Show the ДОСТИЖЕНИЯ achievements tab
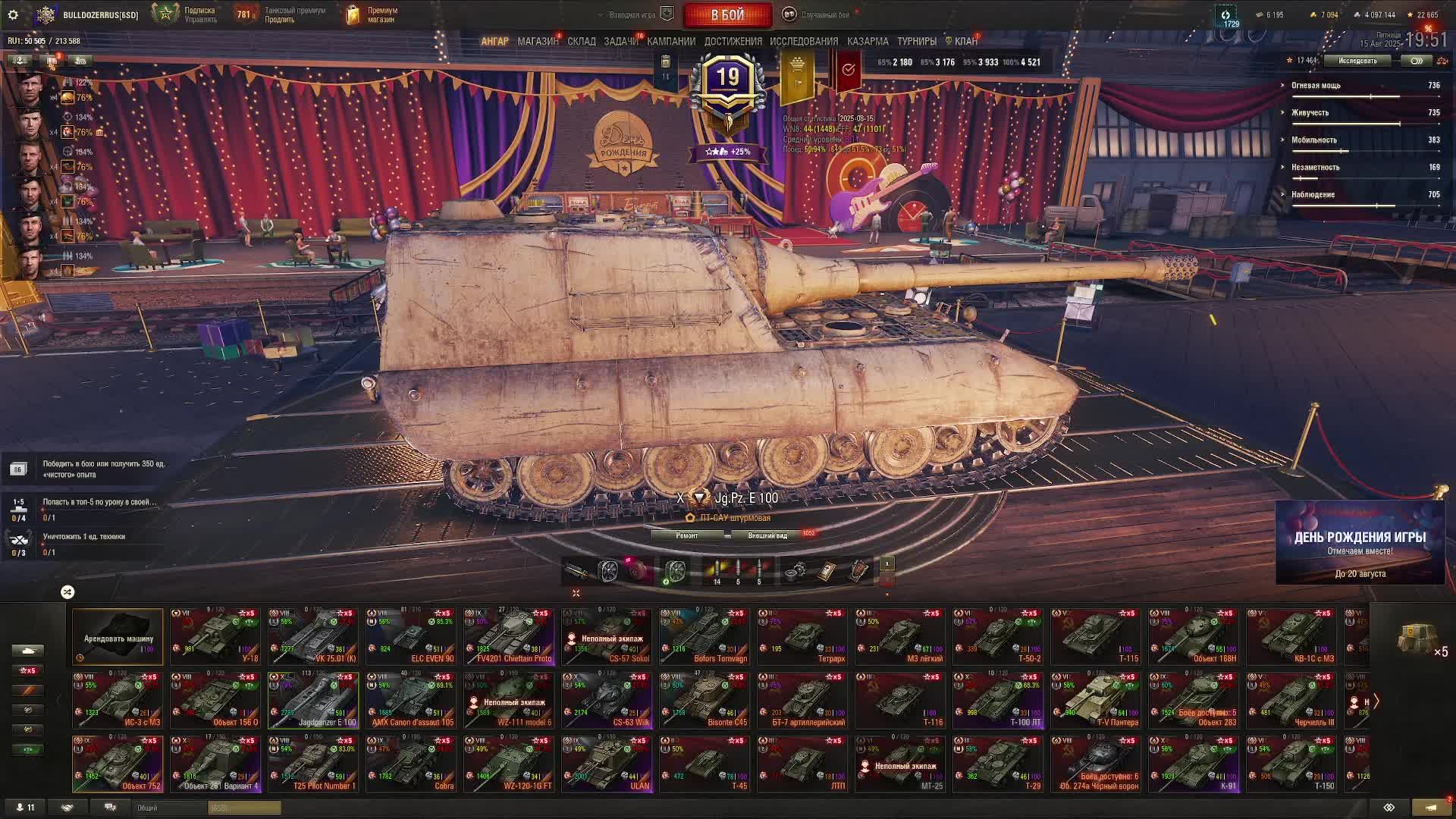Image resolution: width=1456 pixels, height=819 pixels. tap(733, 42)
